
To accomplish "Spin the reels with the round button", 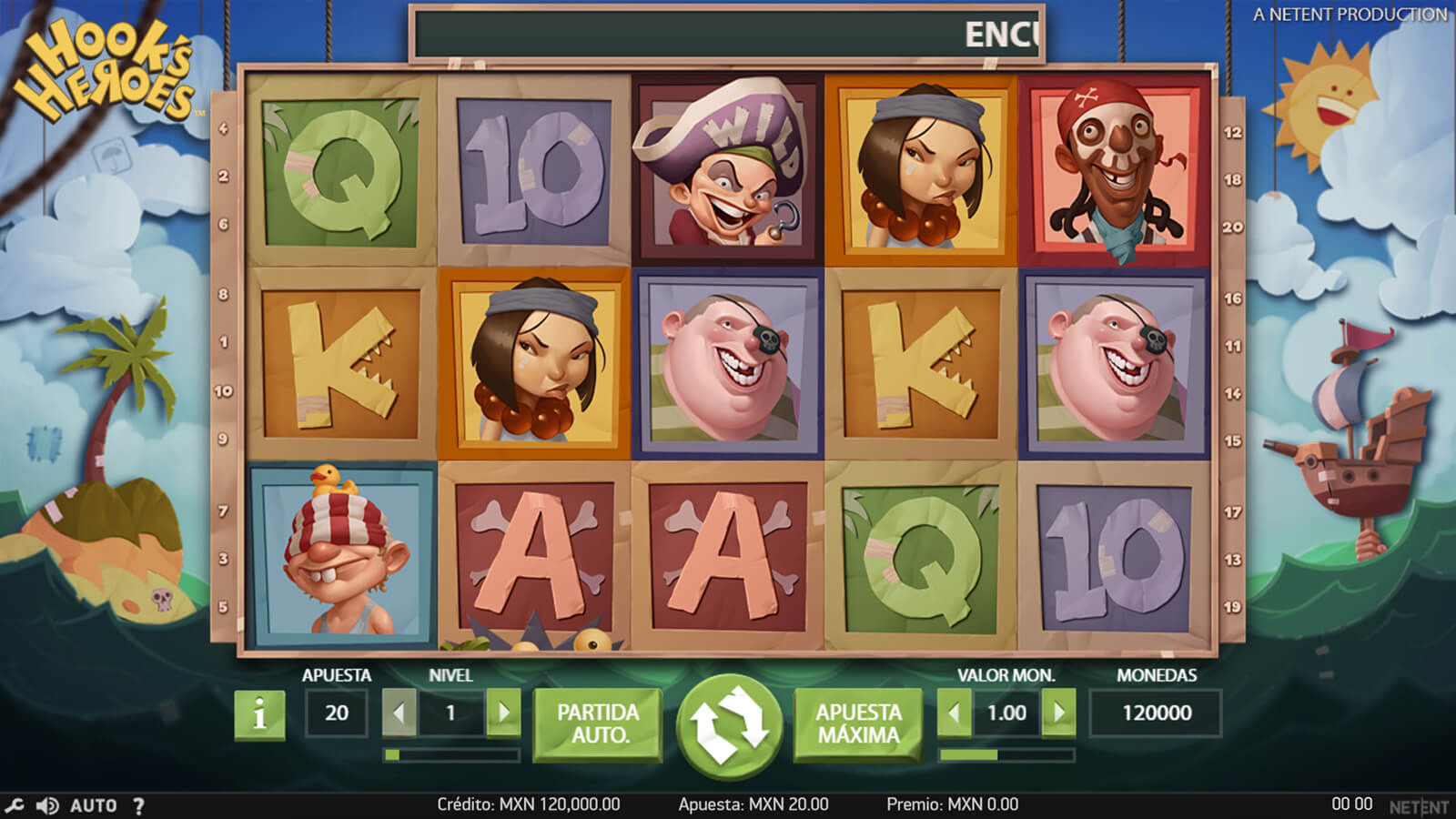I will [729, 725].
